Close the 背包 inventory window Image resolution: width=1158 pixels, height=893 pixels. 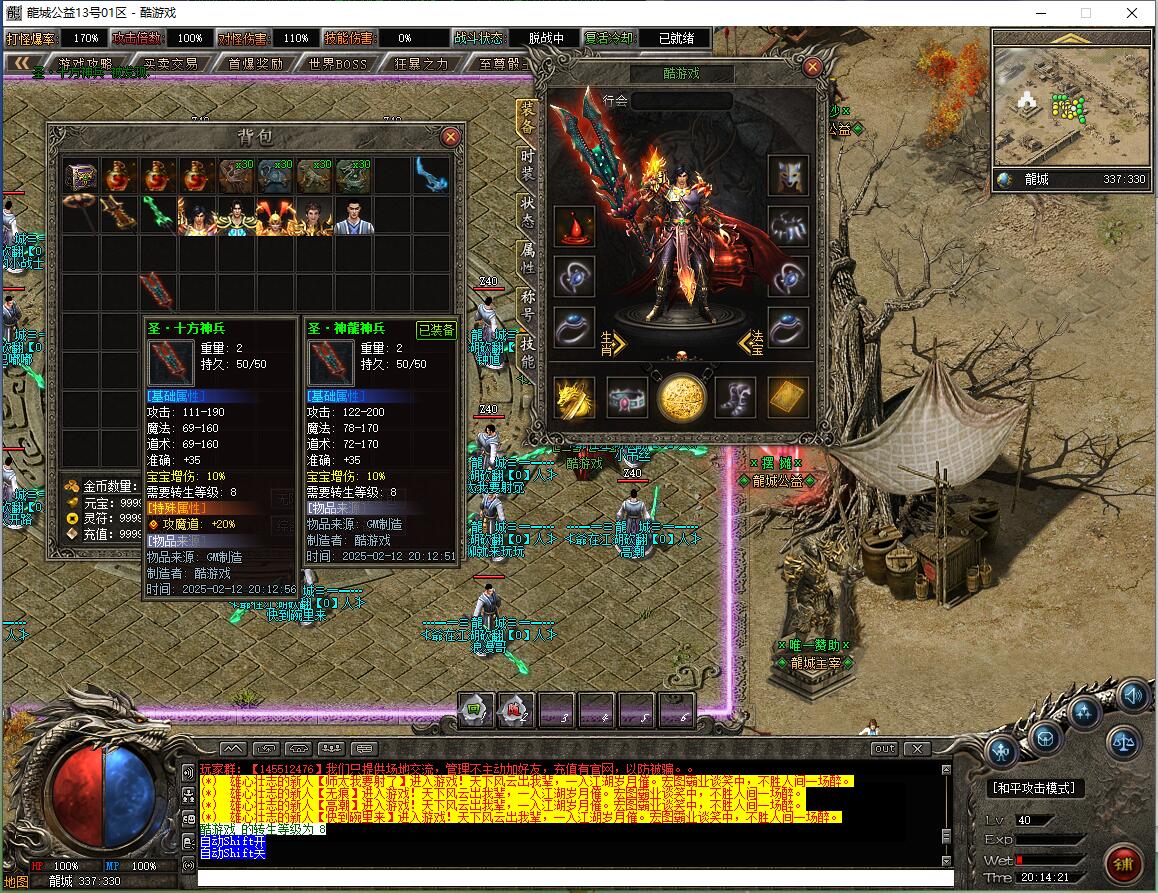coord(451,136)
